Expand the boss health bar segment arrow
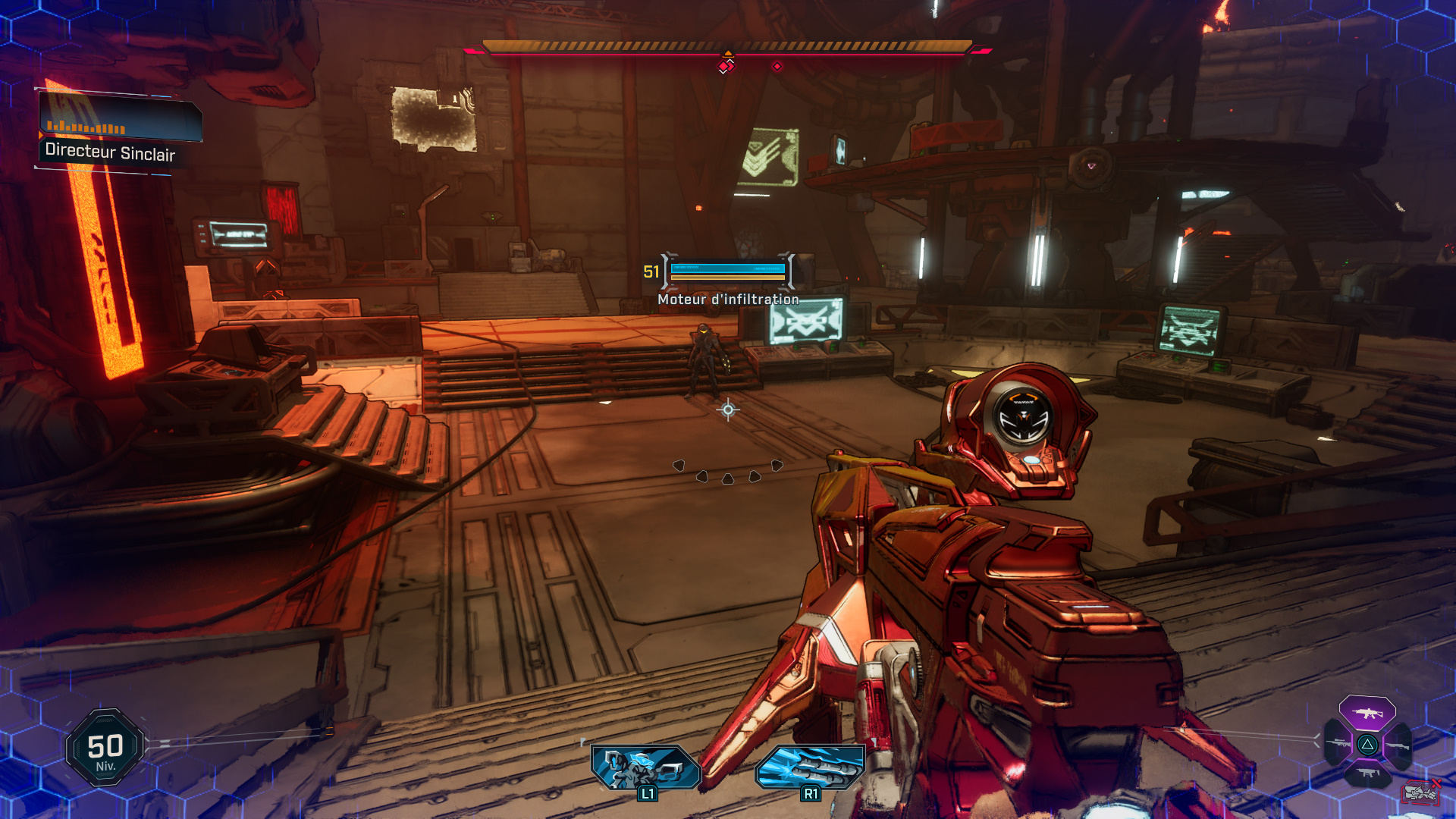The width and height of the screenshot is (1456, 819). (x=729, y=54)
